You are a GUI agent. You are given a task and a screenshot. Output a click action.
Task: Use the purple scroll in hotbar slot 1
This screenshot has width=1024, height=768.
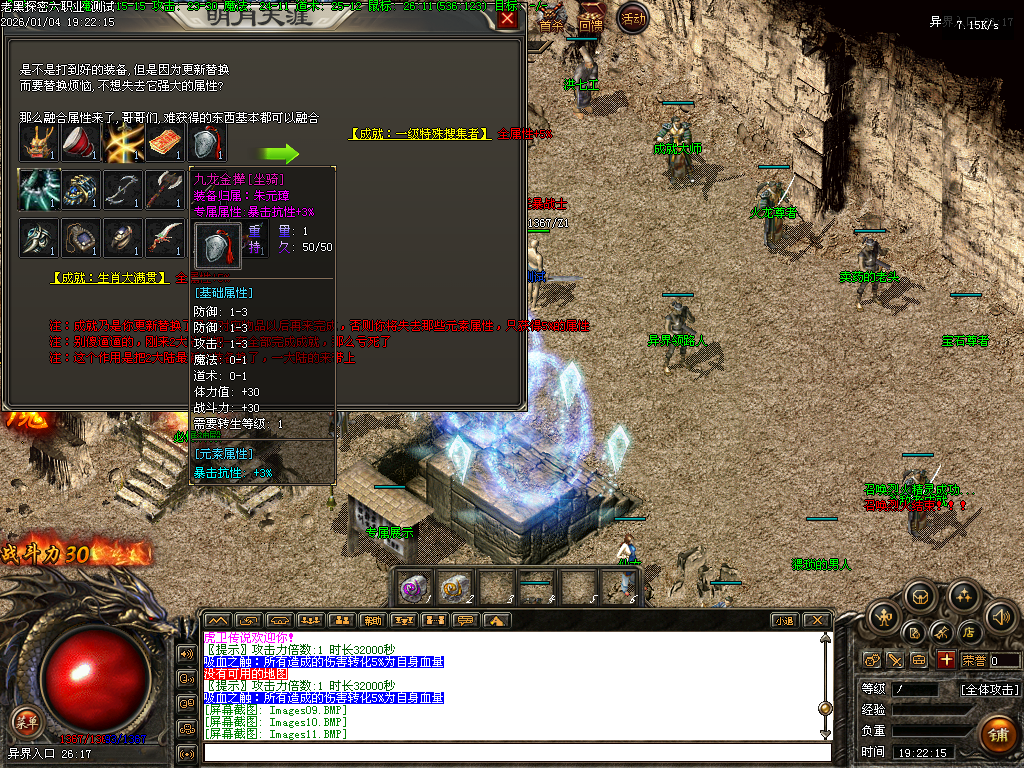(x=415, y=588)
